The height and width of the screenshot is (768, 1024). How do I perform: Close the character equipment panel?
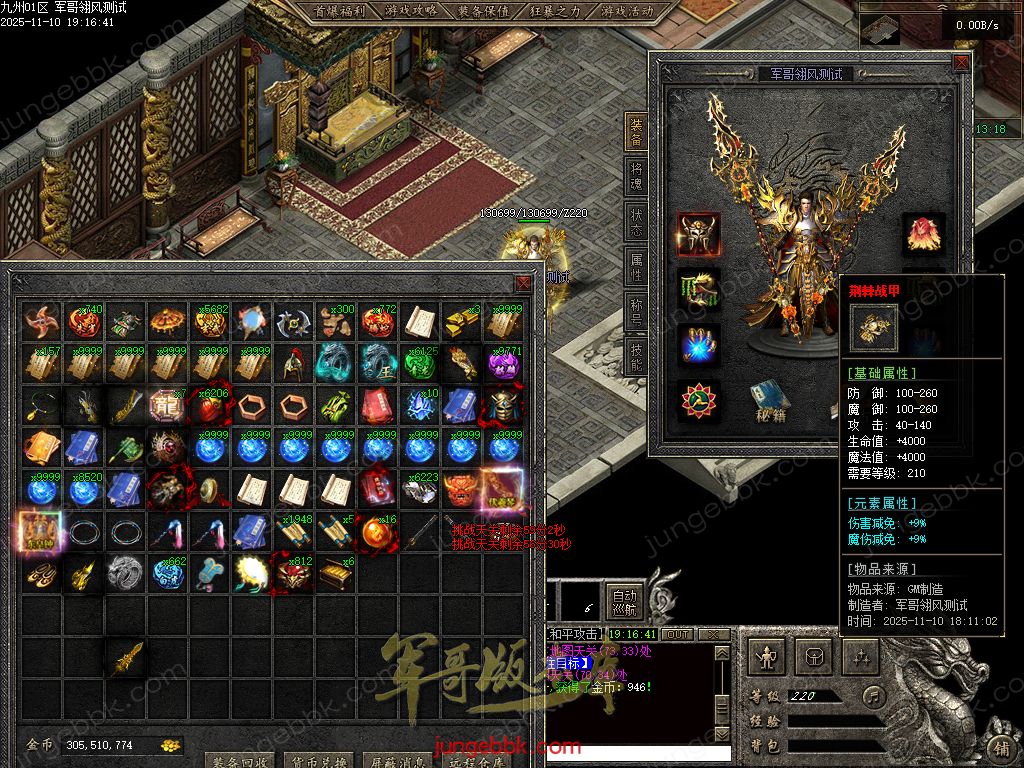click(961, 63)
